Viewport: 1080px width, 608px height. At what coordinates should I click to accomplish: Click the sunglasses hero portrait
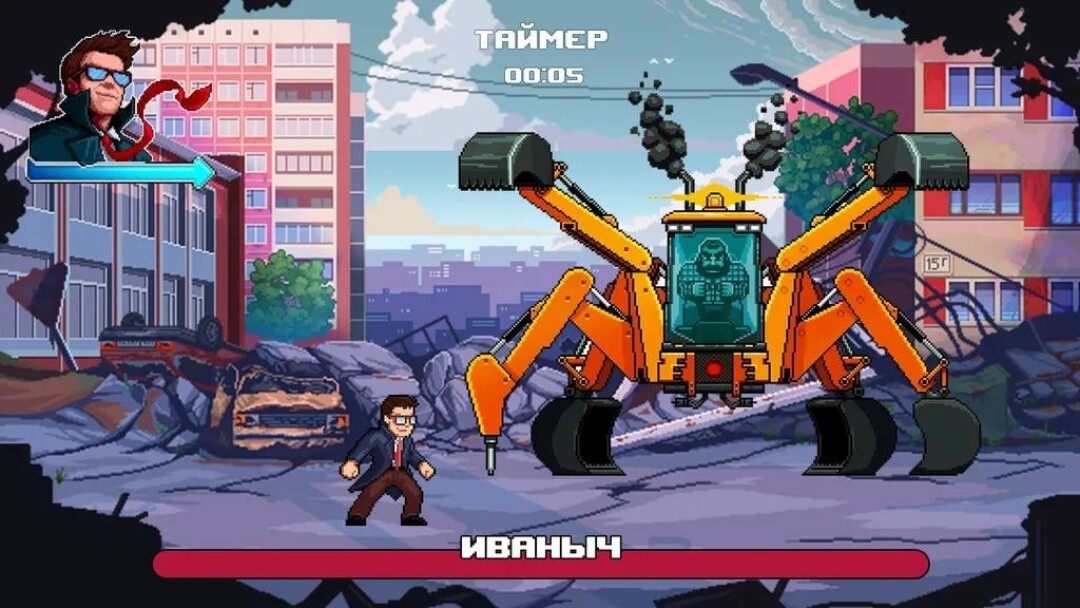(x=97, y=97)
